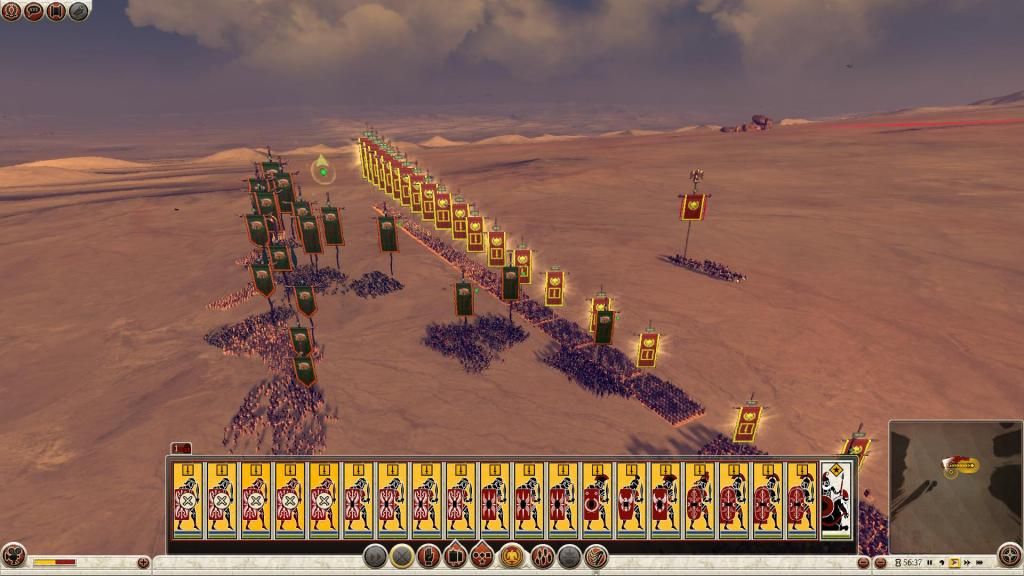Select the rightmost red-shield infantry unit card
Screen dimensions: 1024x576
[x=801, y=500]
